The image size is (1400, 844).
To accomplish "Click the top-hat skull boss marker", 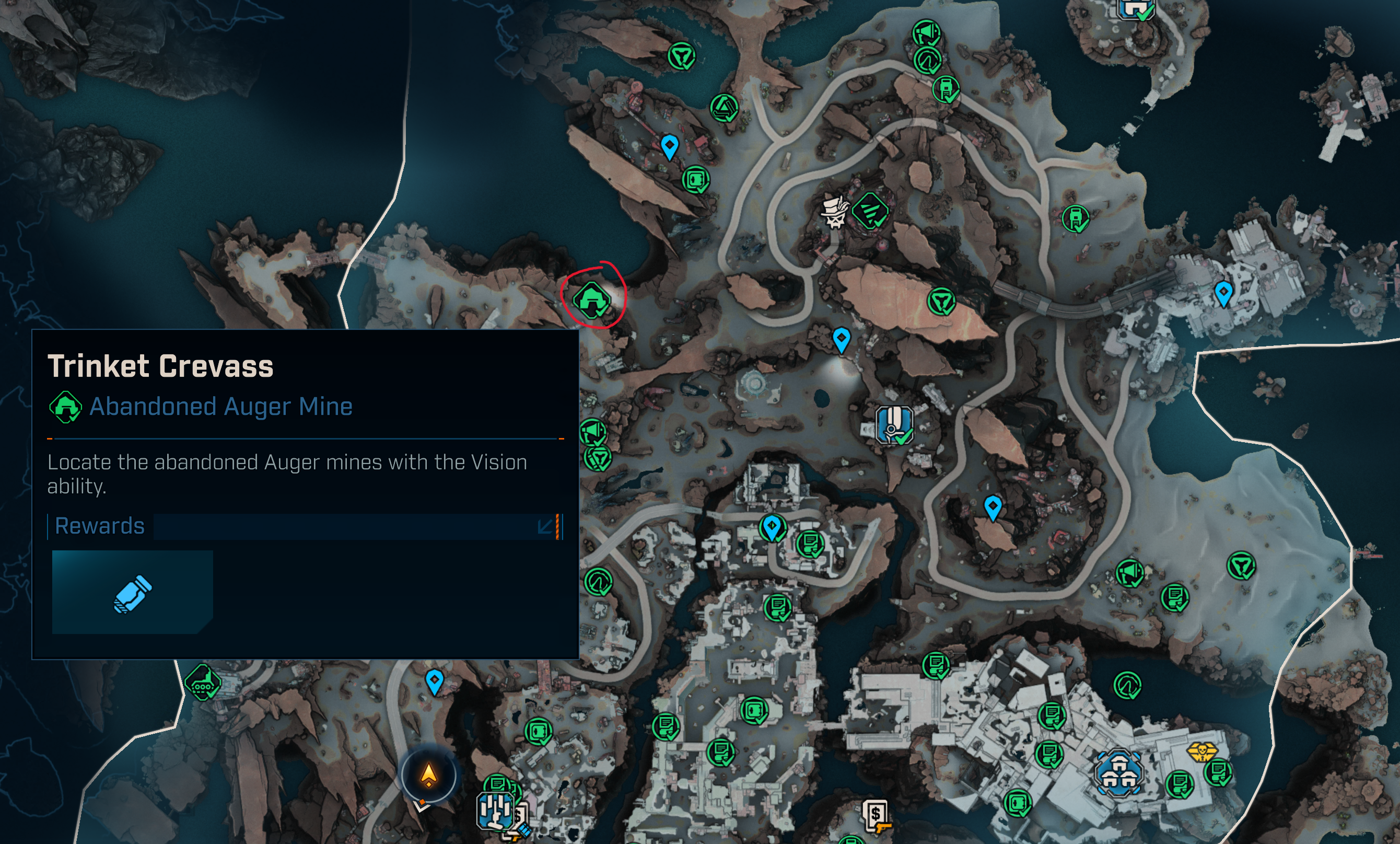I will (834, 212).
